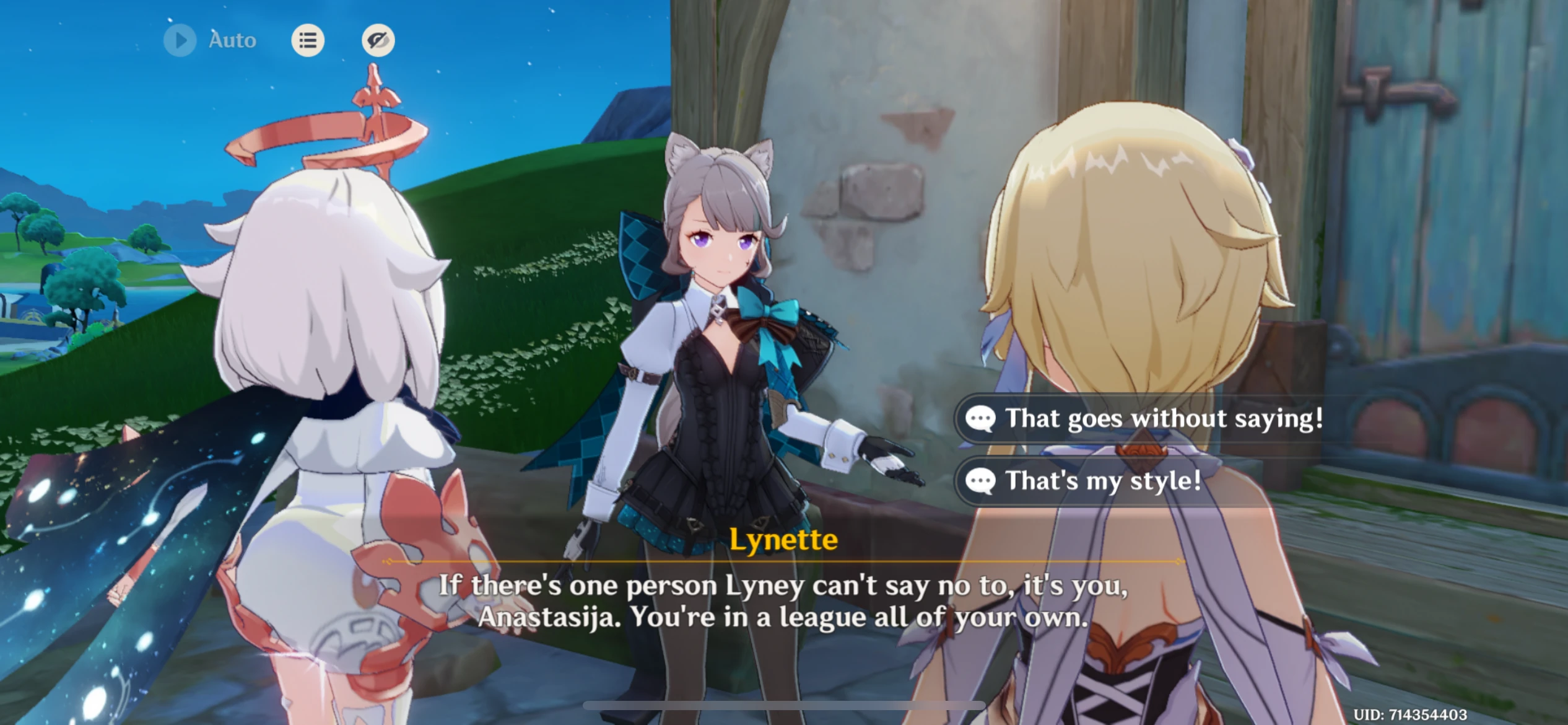1568x725 pixels.
Task: Click the crossed-out eye button on the right
Action: pyautogui.click(x=378, y=40)
